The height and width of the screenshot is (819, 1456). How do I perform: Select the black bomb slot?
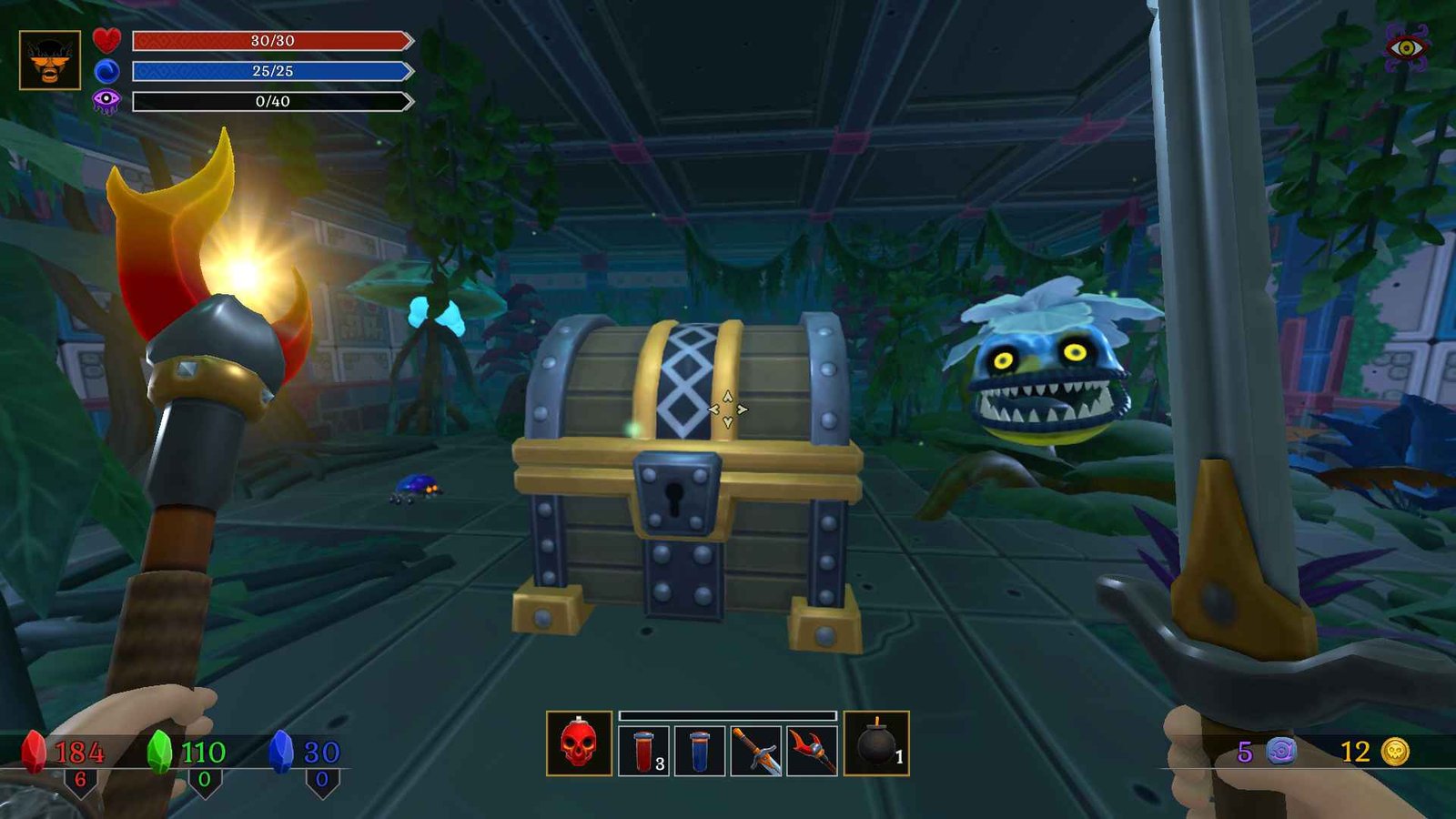pyautogui.click(x=876, y=743)
